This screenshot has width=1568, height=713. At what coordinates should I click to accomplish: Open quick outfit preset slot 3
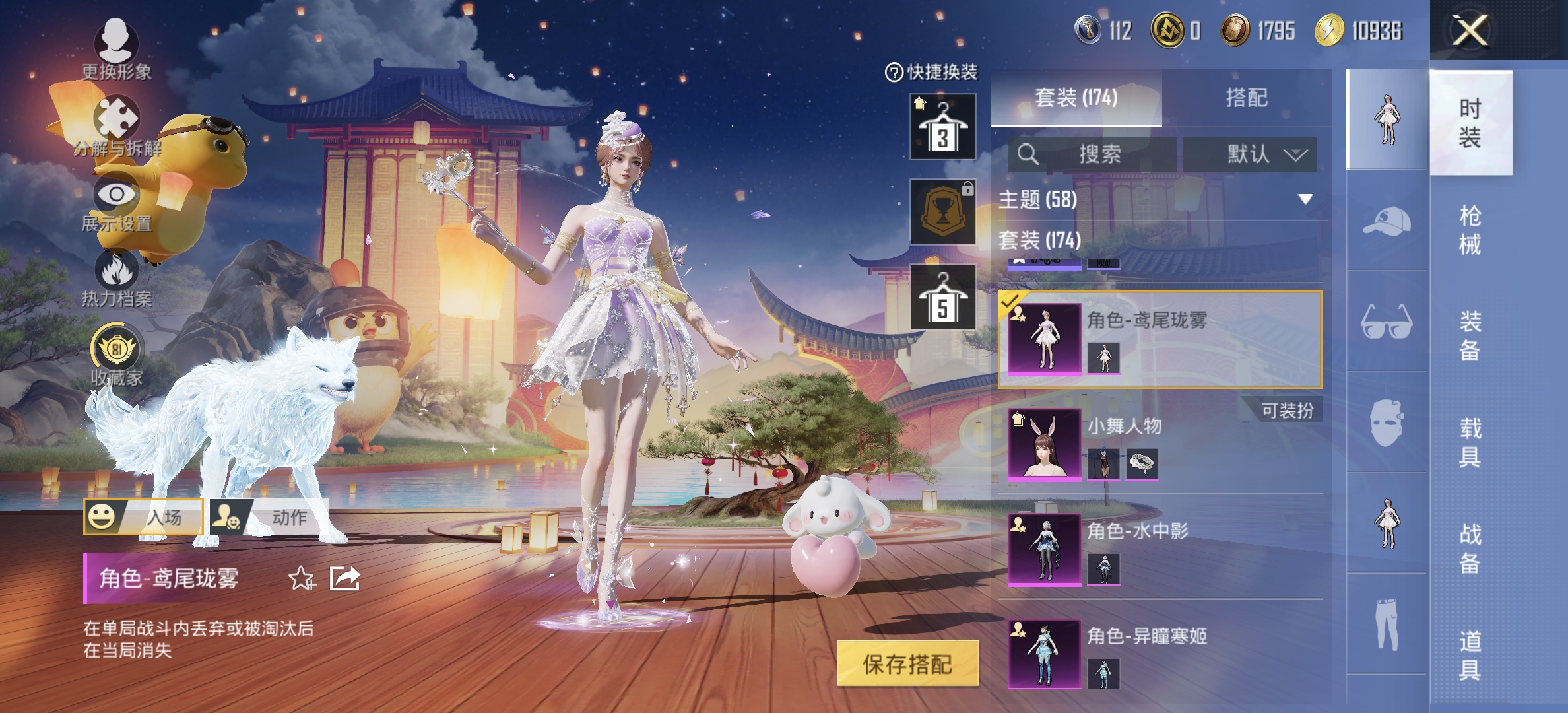pos(942,127)
